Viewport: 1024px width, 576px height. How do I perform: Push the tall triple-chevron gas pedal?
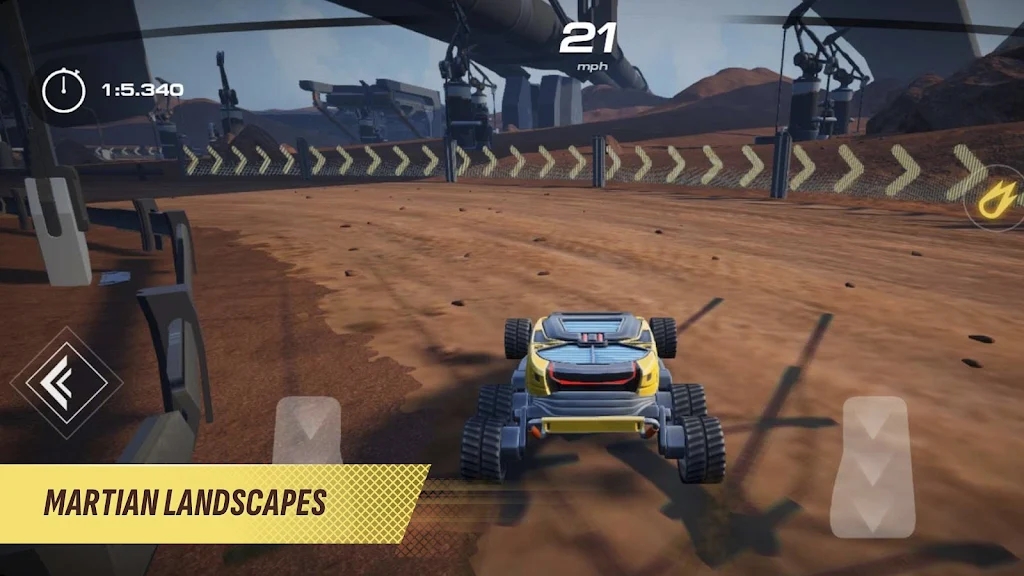[x=871, y=465]
